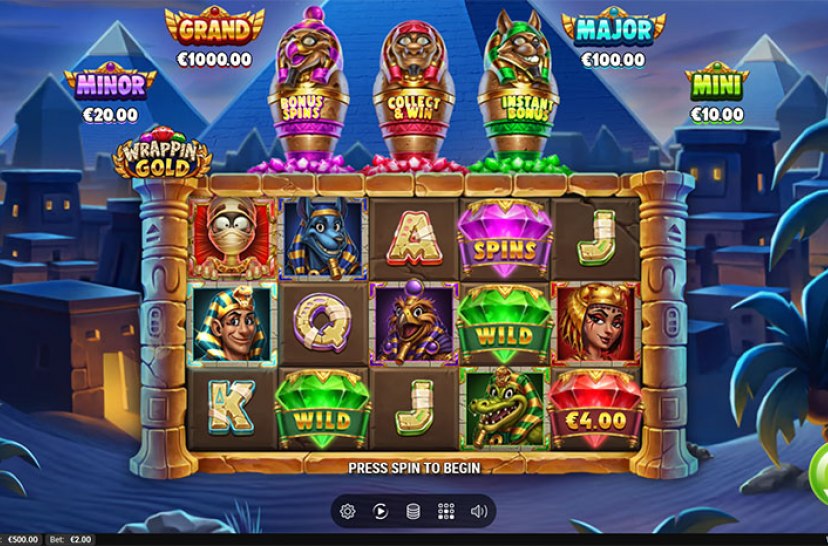The image size is (828, 546).
Task: Start autoplay with the circular play icon
Action: (x=380, y=511)
